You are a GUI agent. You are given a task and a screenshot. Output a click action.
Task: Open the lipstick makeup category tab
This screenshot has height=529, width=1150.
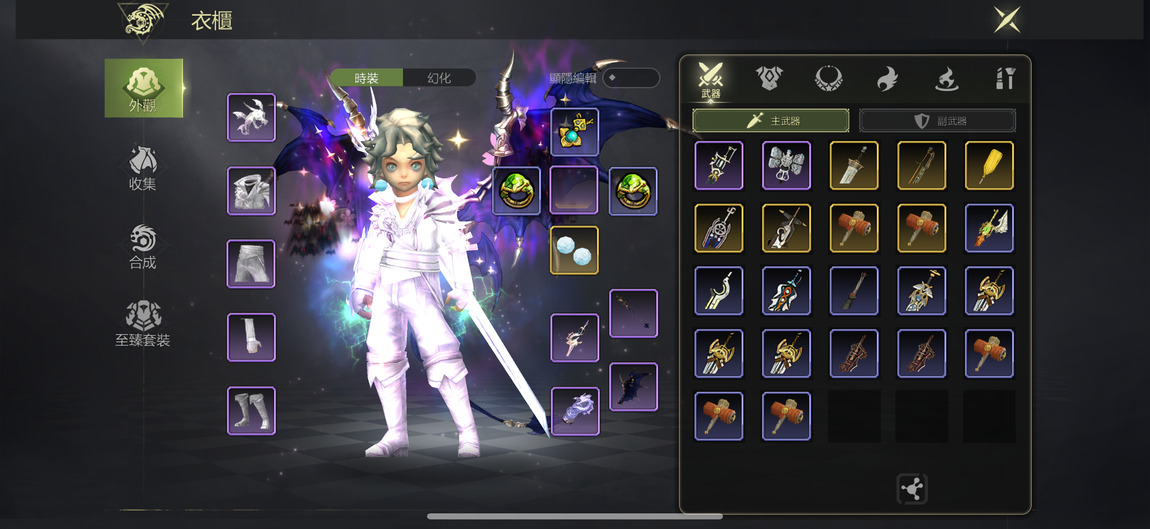click(x=1005, y=79)
